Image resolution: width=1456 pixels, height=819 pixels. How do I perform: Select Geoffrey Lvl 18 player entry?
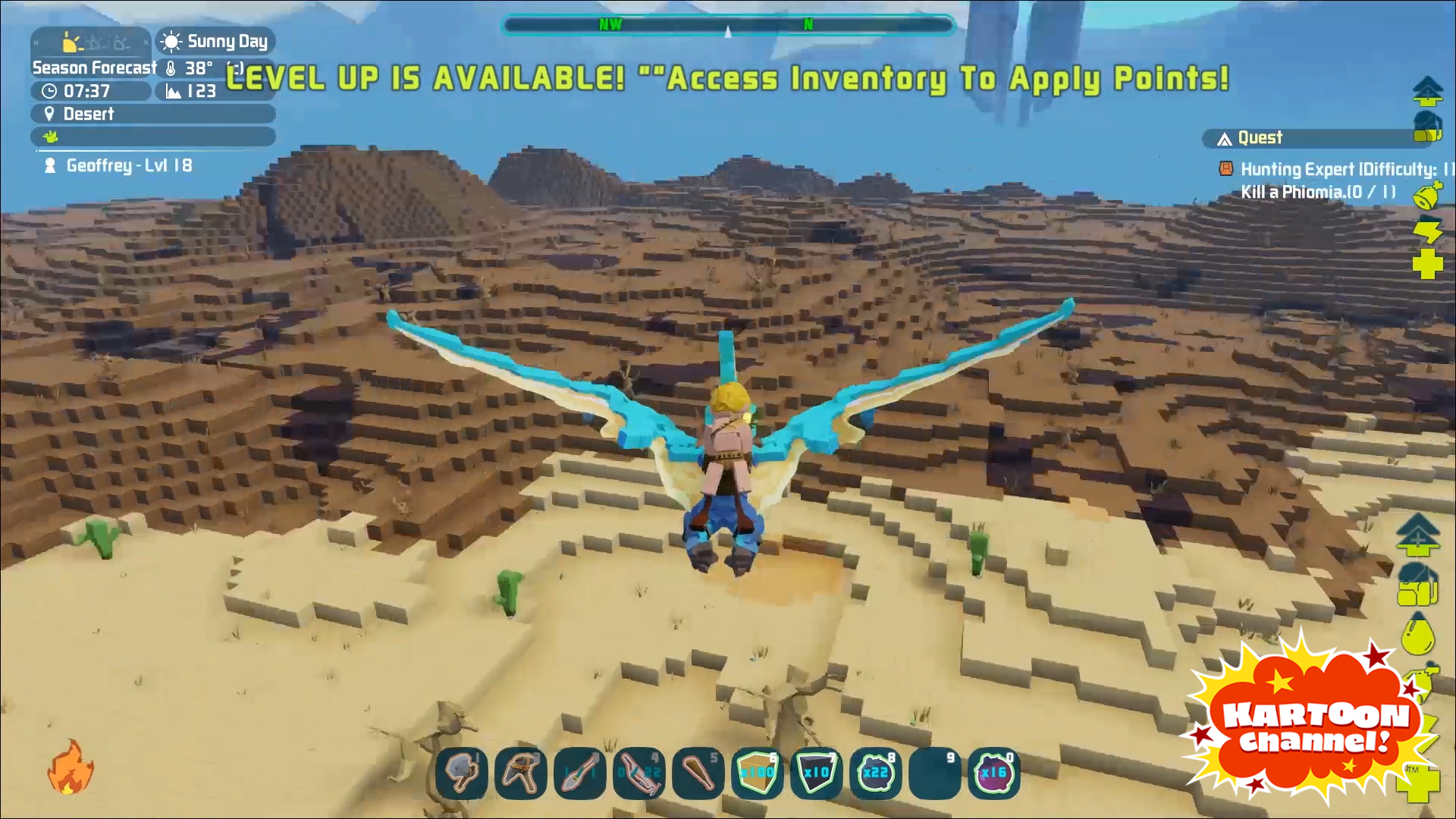(129, 165)
